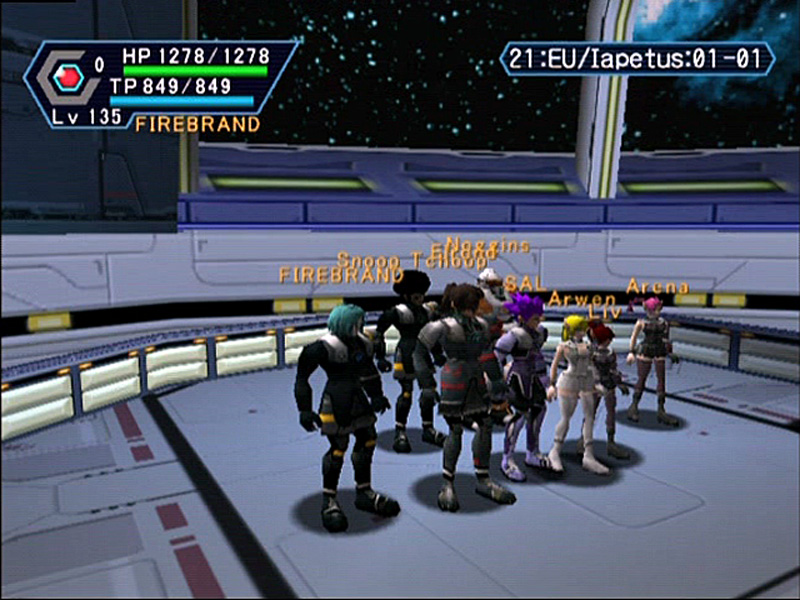Select the Arena player name tag
The height and width of the screenshot is (600, 800).
(x=657, y=287)
